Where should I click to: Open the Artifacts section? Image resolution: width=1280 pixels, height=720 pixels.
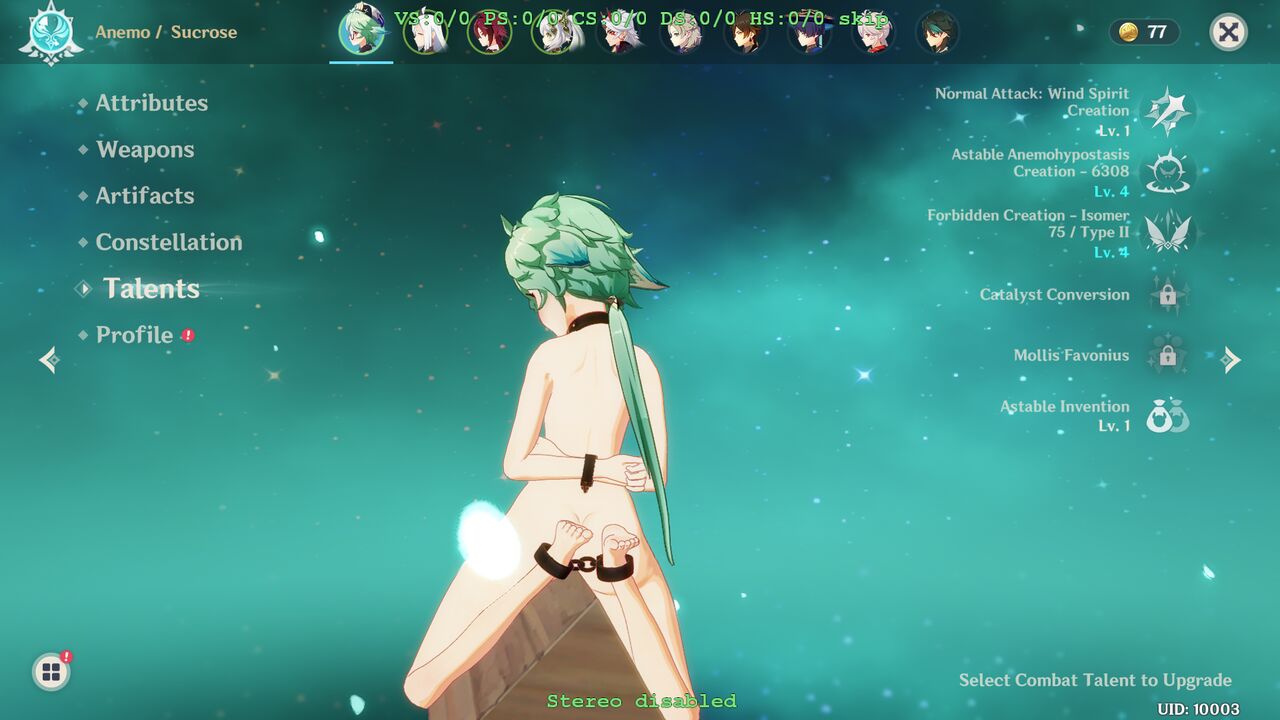145,196
